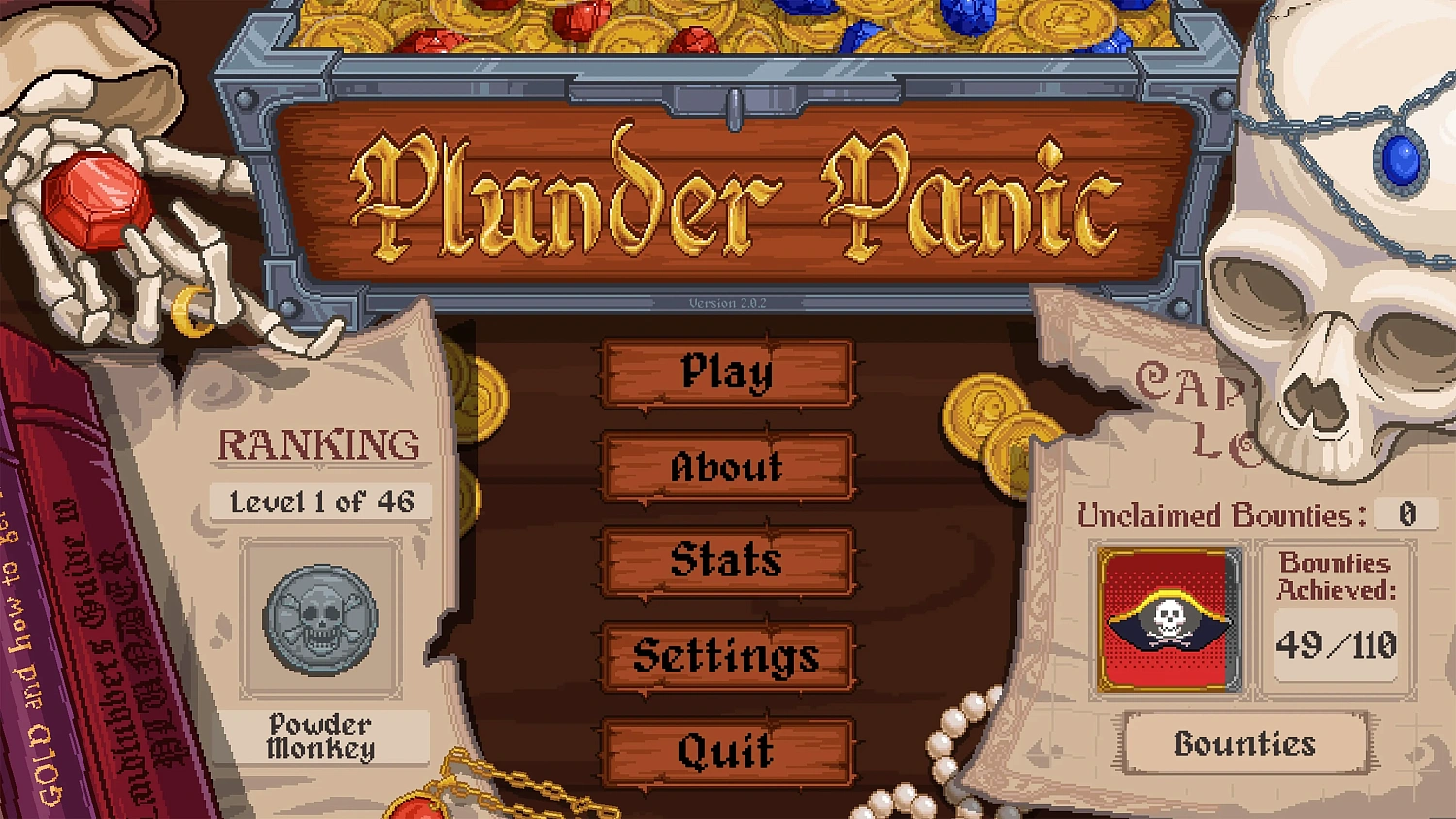Quit the game
1456x819 pixels.
pyautogui.click(x=728, y=749)
